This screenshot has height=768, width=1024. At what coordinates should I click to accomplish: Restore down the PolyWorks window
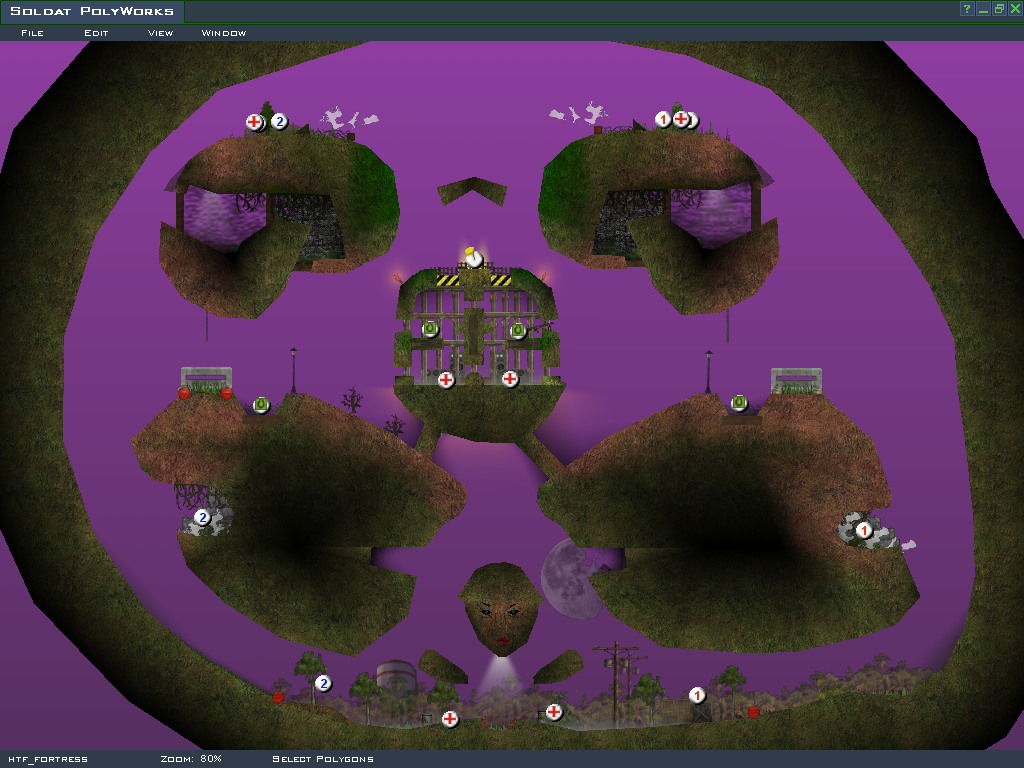pyautogui.click(x=998, y=9)
